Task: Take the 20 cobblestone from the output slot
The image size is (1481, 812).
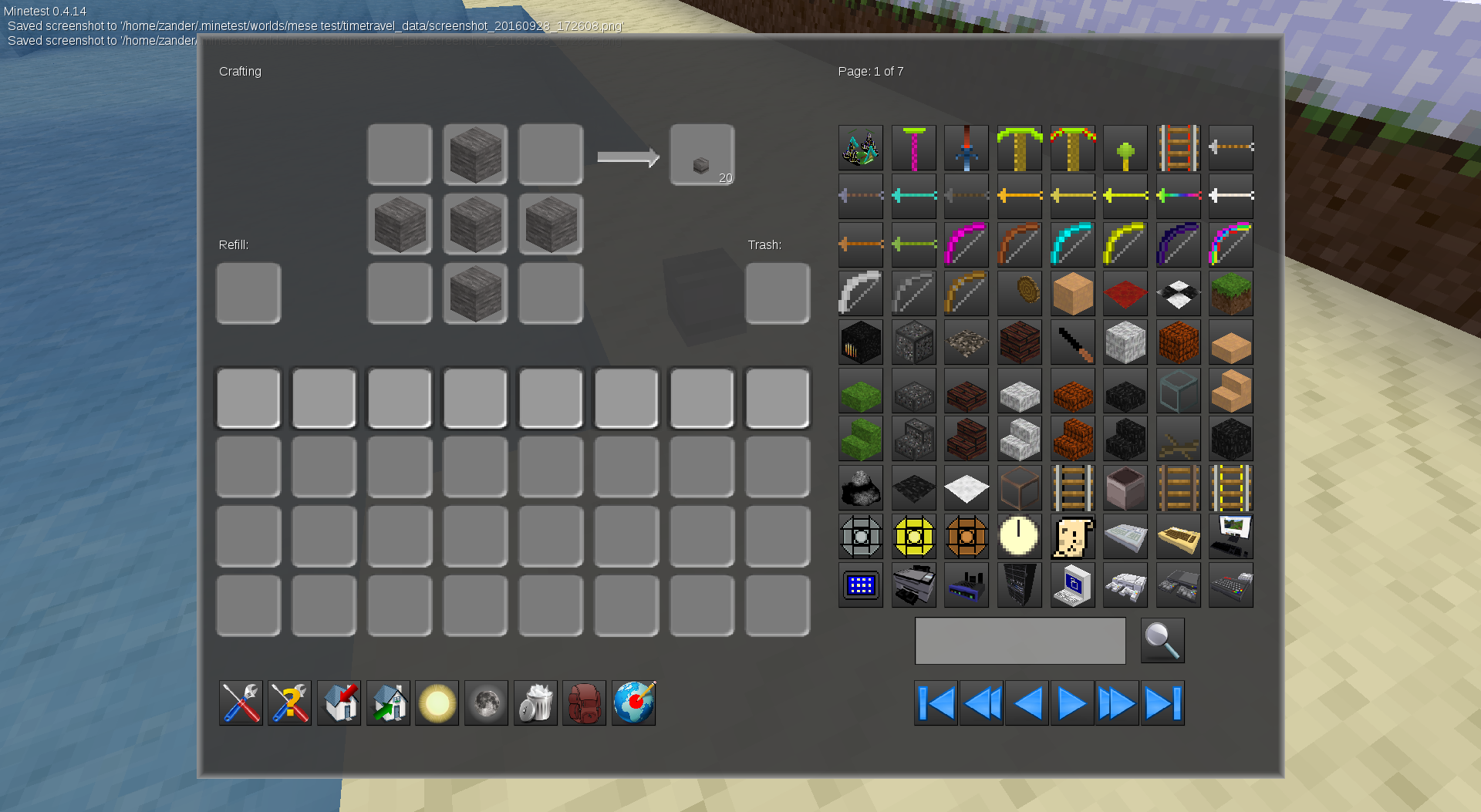Action: pyautogui.click(x=701, y=154)
